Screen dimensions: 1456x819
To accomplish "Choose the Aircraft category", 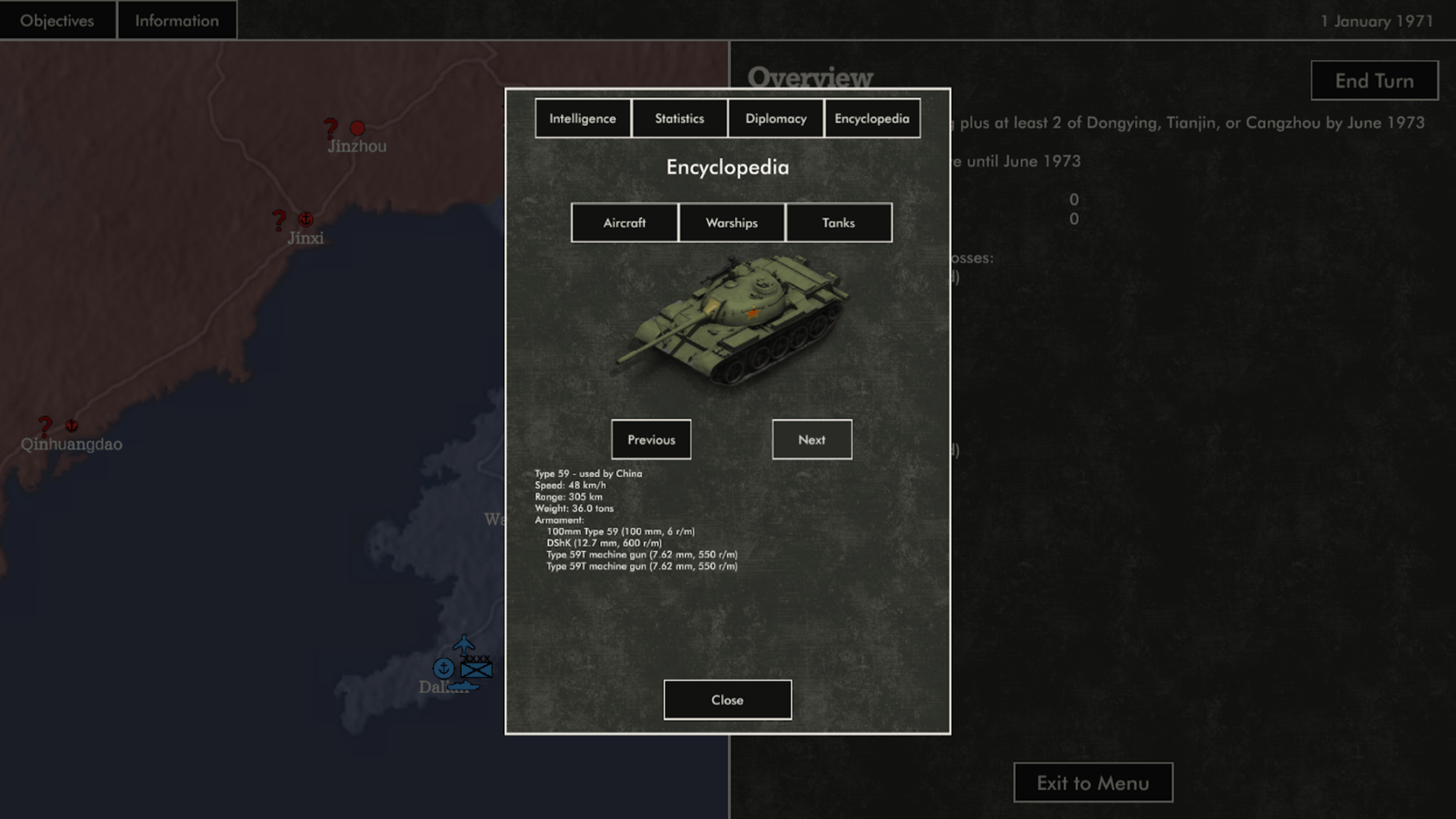I will 624,223.
